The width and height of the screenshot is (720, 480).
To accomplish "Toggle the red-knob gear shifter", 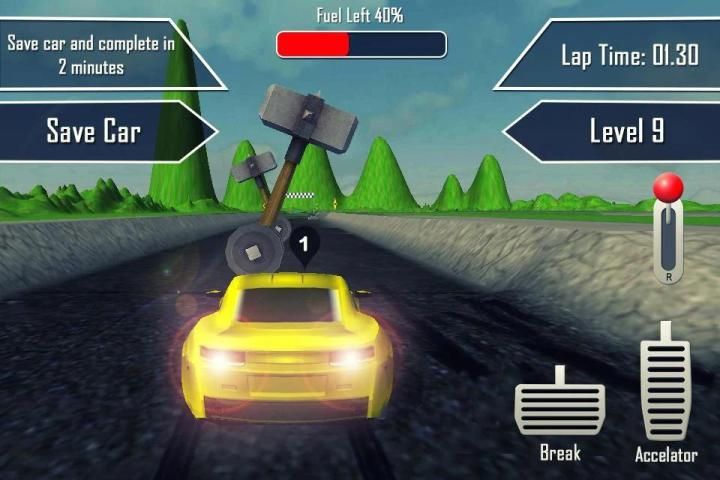I will pos(668,225).
